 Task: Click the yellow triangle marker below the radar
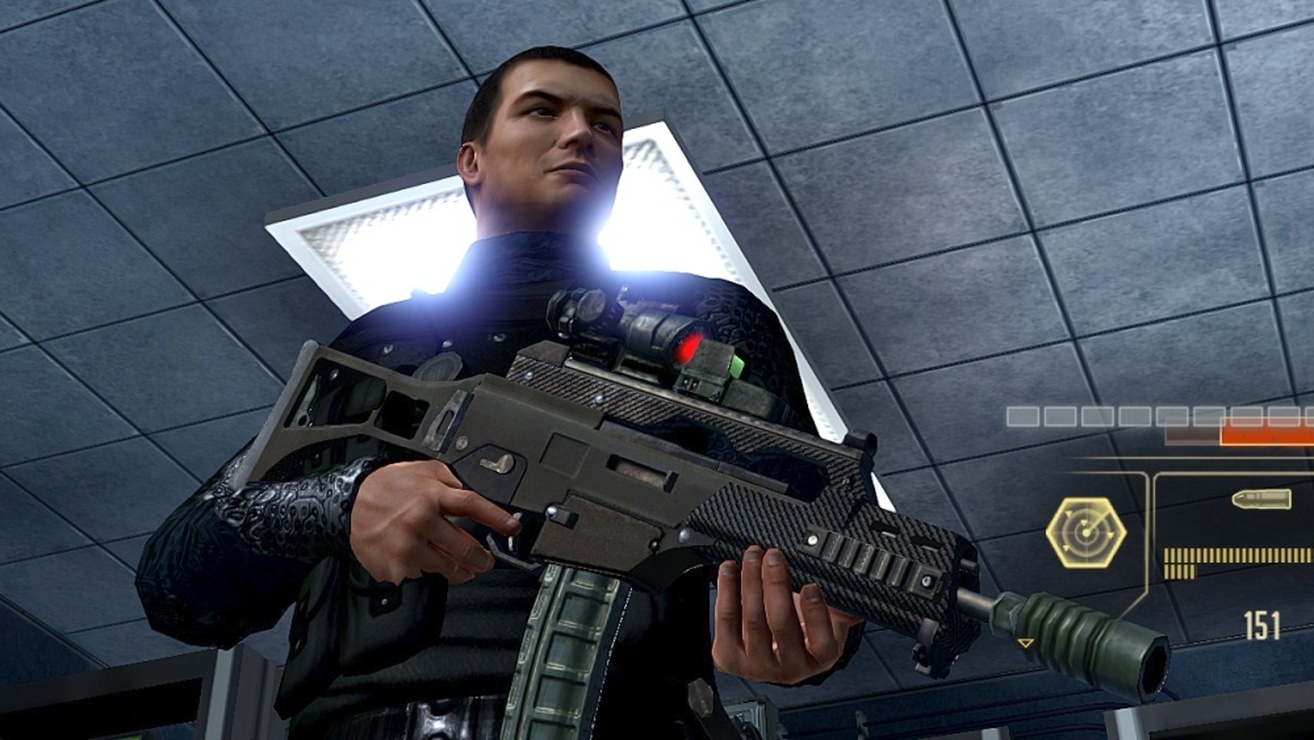pyautogui.click(x=1025, y=643)
